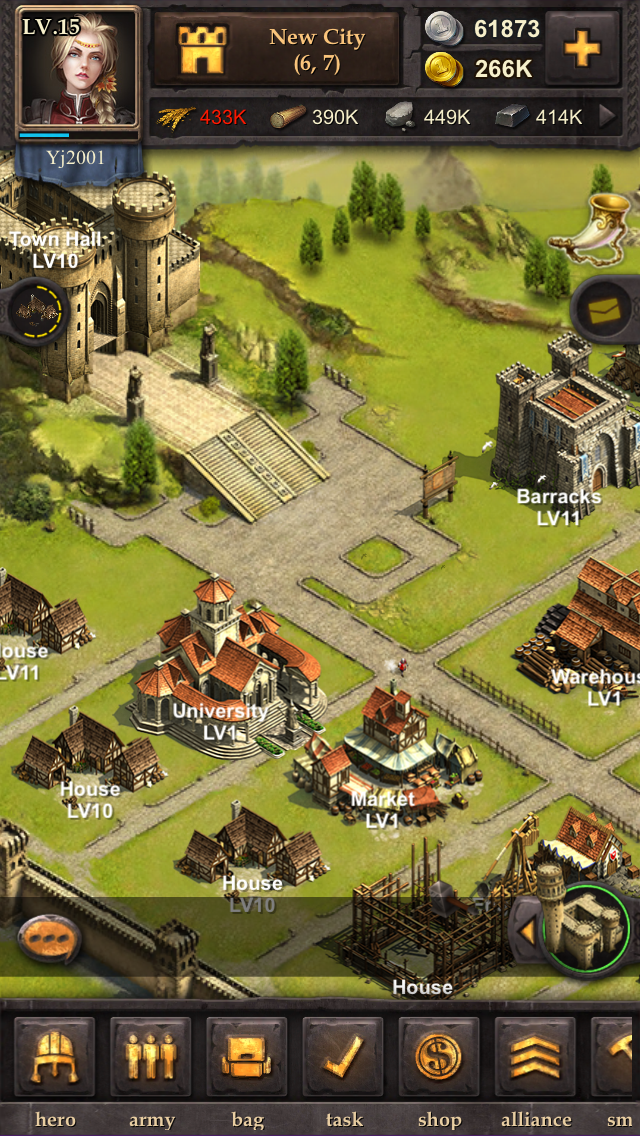
Task: Open the shop
Action: (439, 1059)
